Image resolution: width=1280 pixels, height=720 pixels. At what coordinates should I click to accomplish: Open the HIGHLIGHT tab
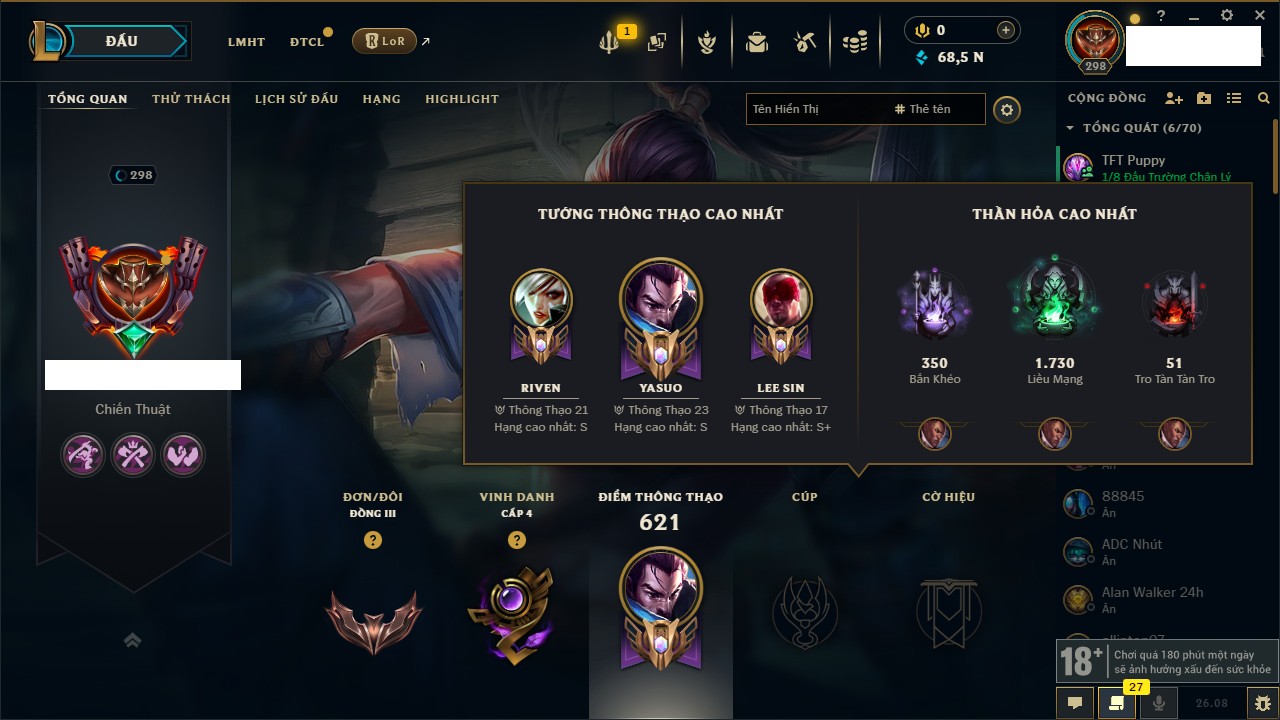click(x=461, y=99)
